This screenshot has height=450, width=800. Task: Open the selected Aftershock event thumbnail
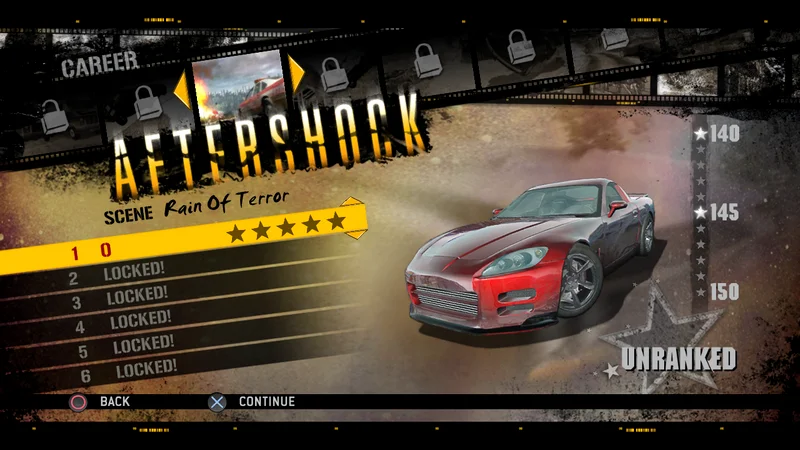click(238, 82)
